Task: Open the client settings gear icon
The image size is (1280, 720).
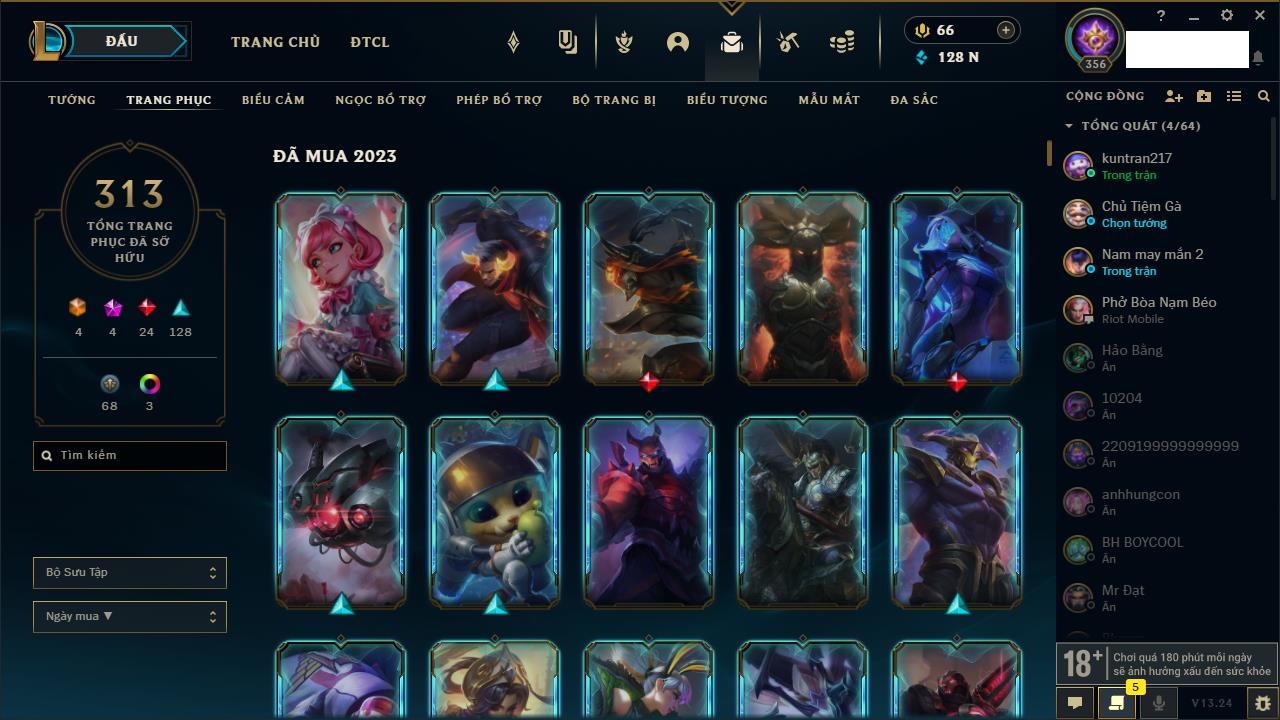Action: (1227, 16)
